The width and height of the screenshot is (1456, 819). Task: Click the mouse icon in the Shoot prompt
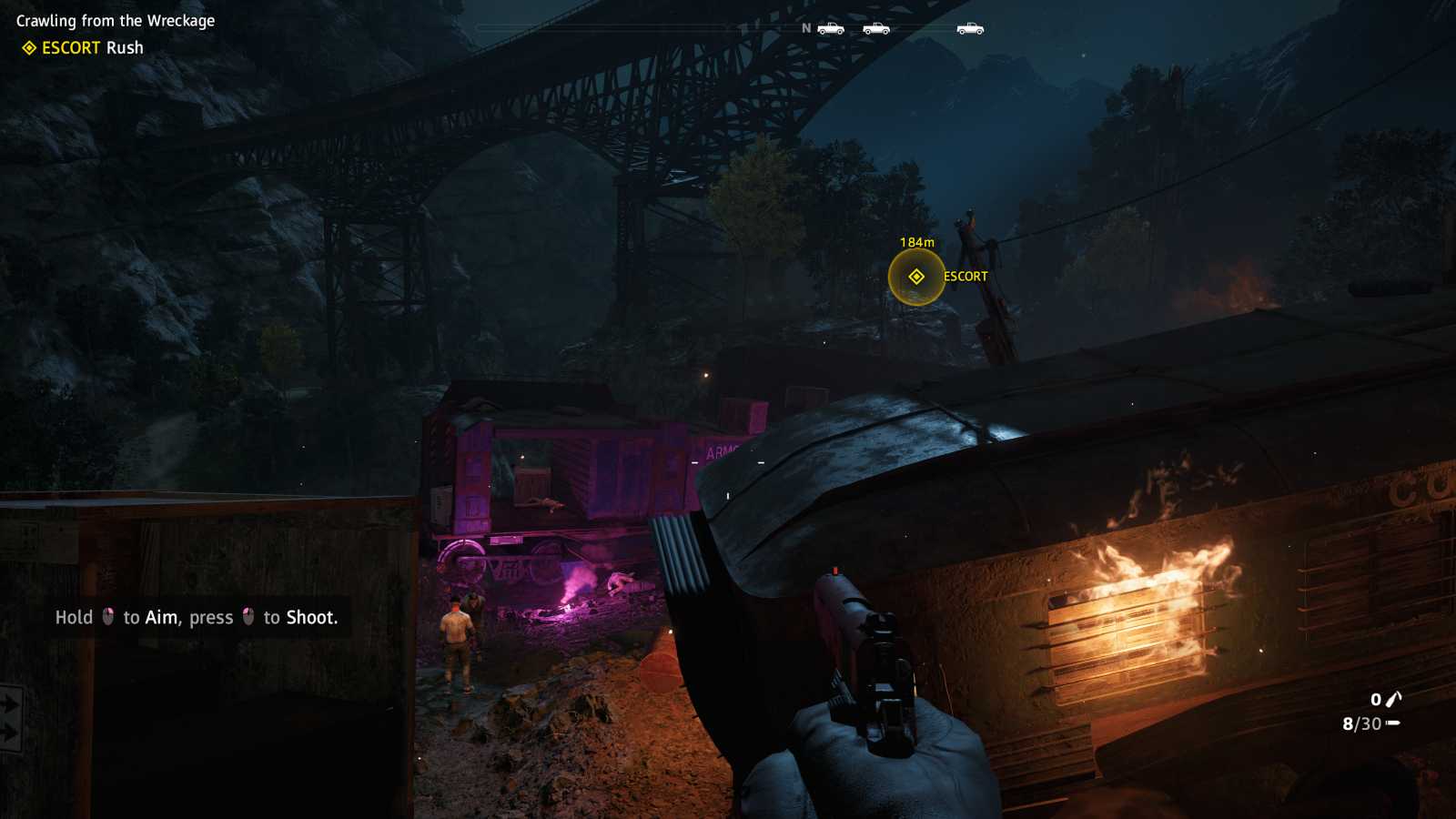(x=246, y=617)
